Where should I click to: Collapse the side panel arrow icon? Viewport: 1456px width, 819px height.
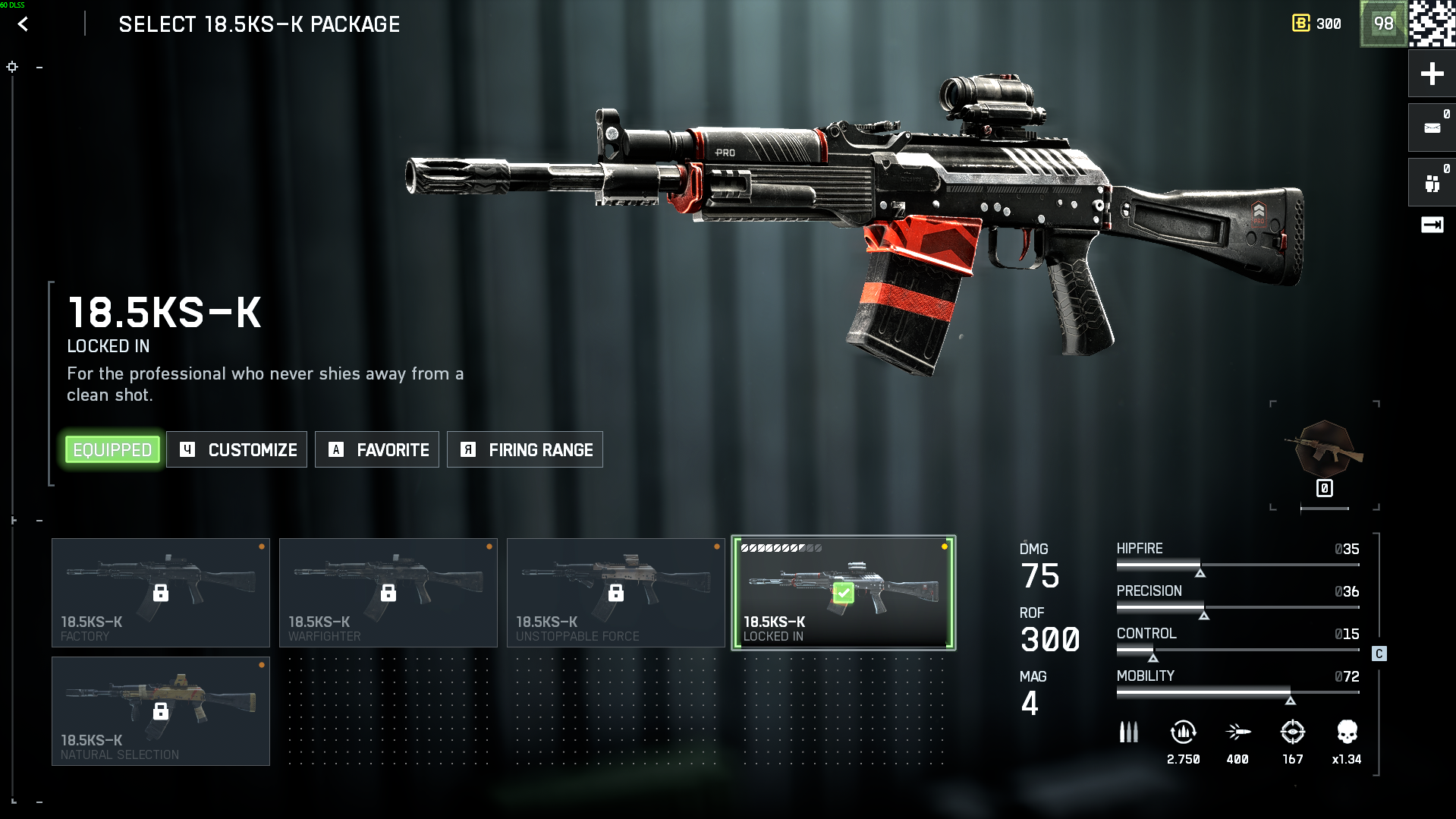[x=1432, y=225]
